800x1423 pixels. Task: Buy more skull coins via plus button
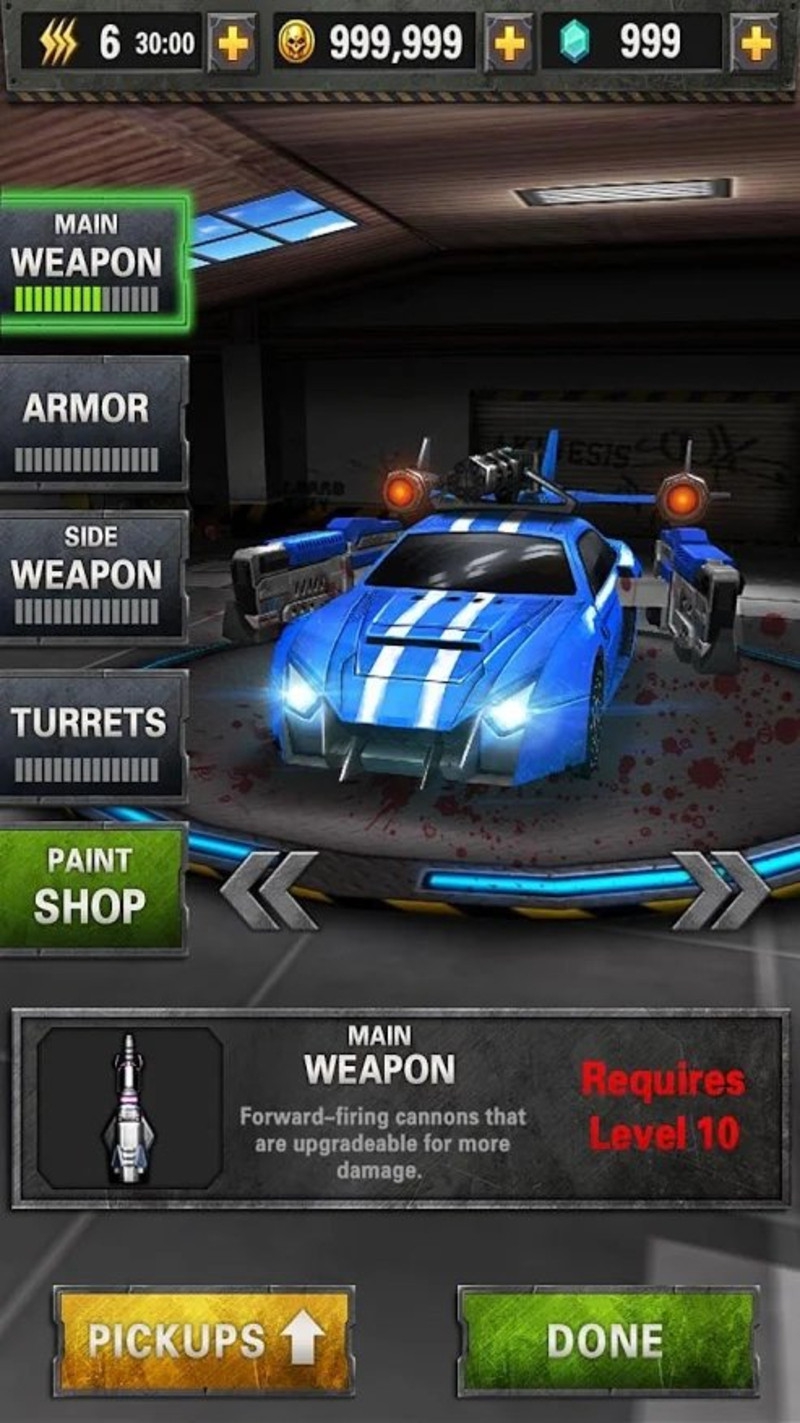(x=508, y=44)
